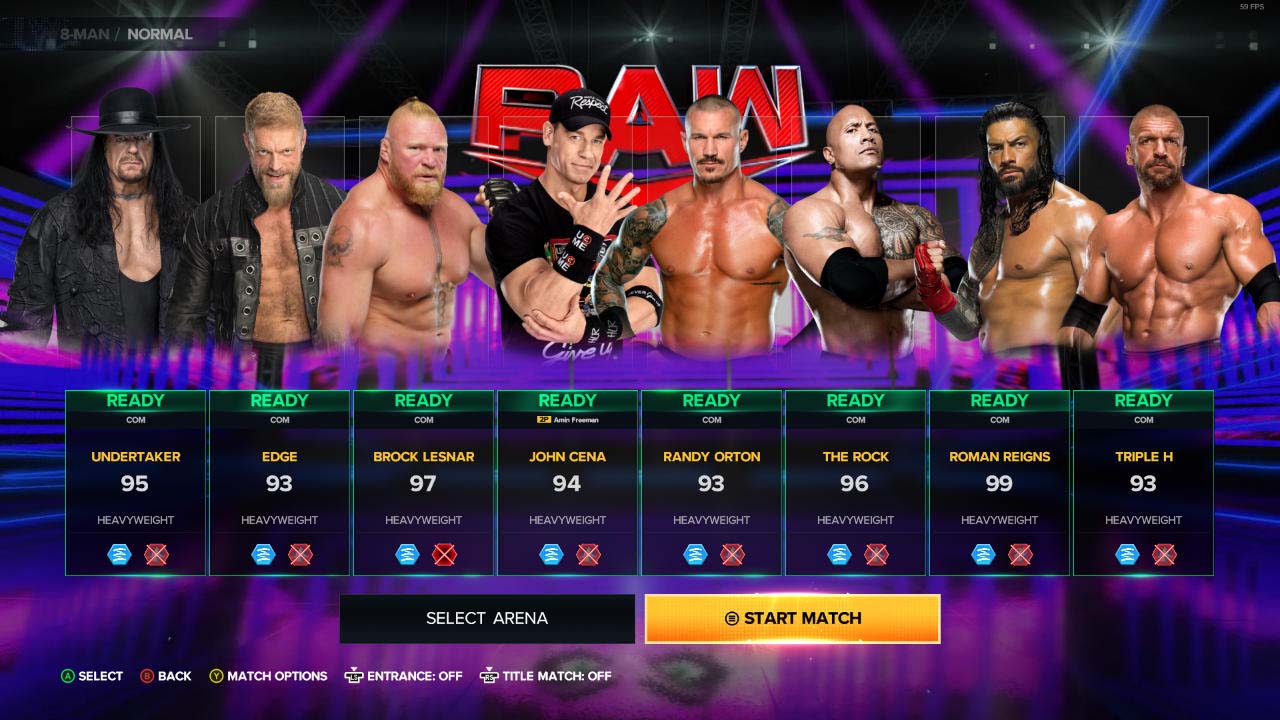Click the blue icon on Undertaker's card

click(x=119, y=554)
